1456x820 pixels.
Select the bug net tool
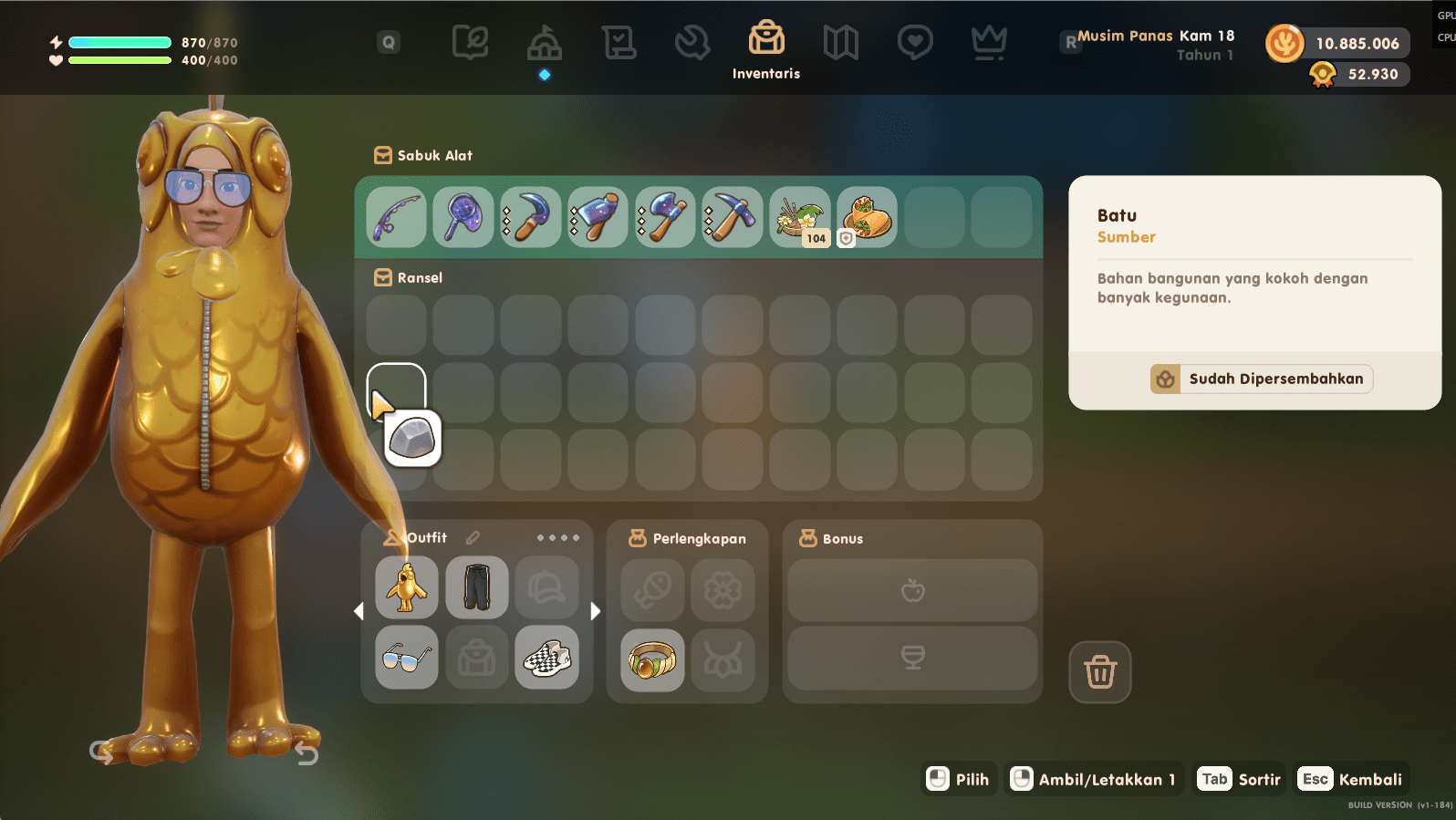tap(463, 217)
